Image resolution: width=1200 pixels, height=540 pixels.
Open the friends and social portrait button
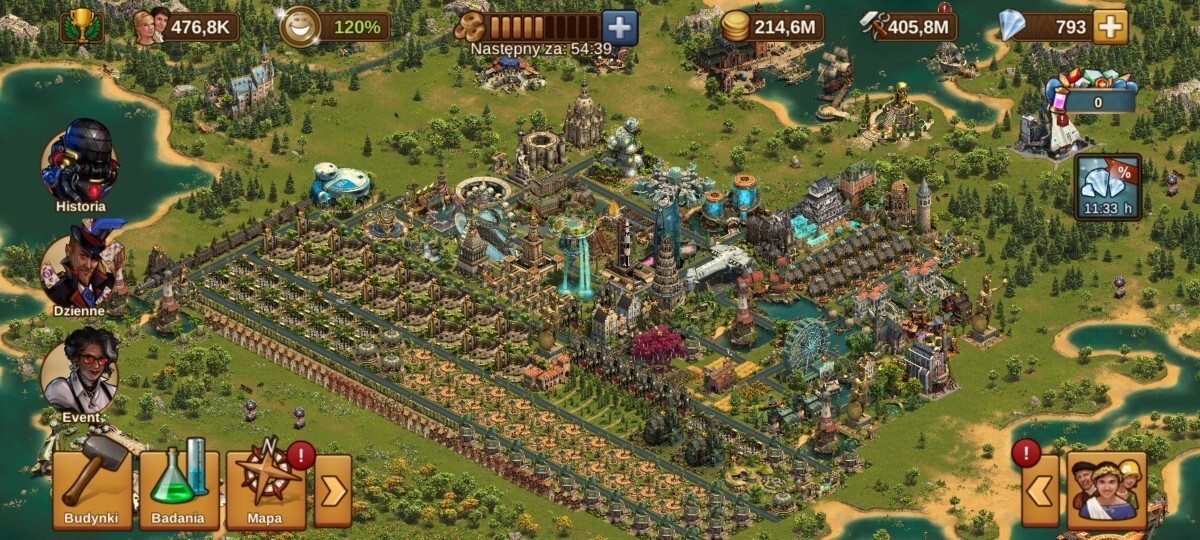click(1106, 491)
